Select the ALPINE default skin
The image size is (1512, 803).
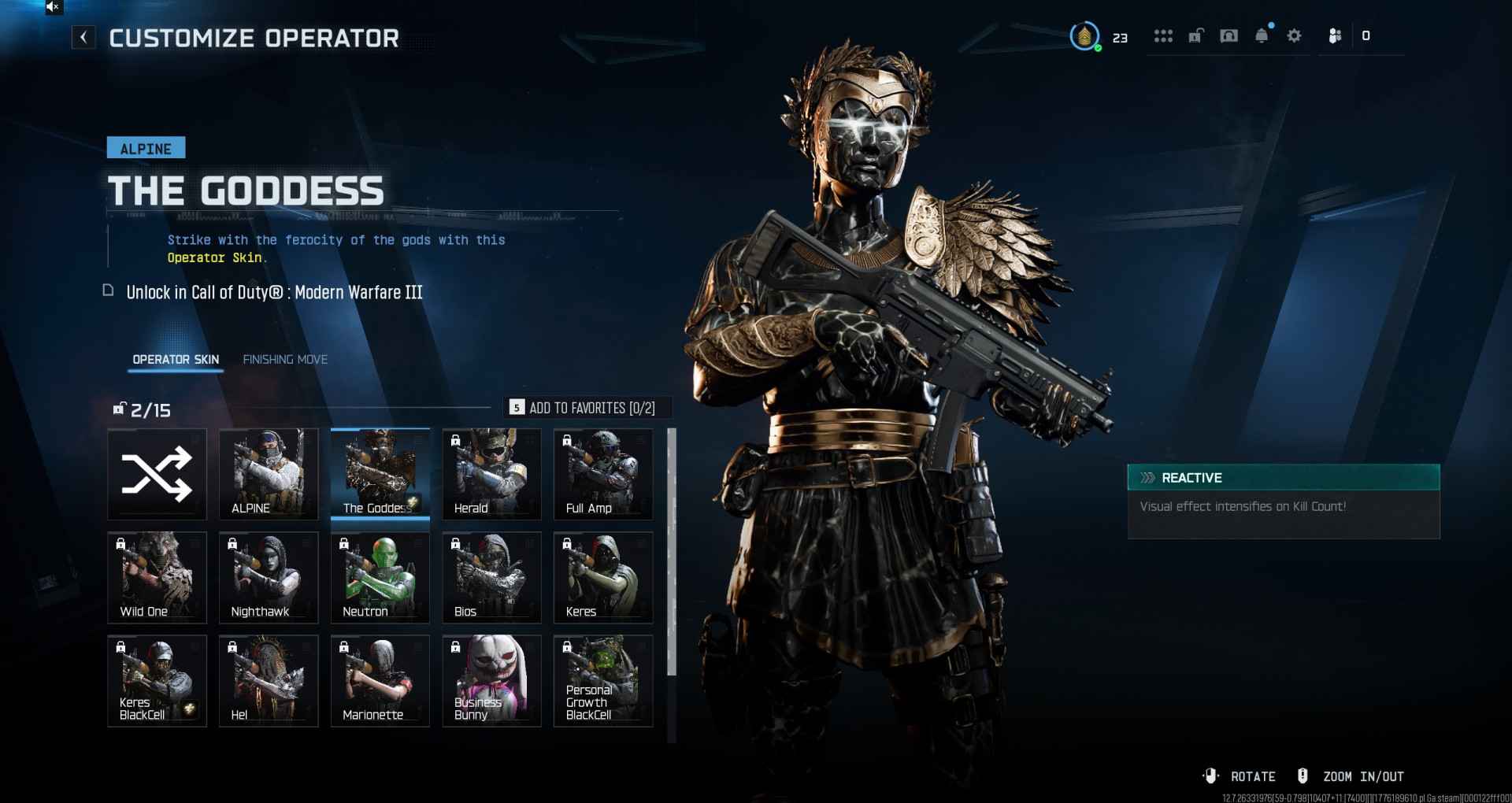(269, 474)
